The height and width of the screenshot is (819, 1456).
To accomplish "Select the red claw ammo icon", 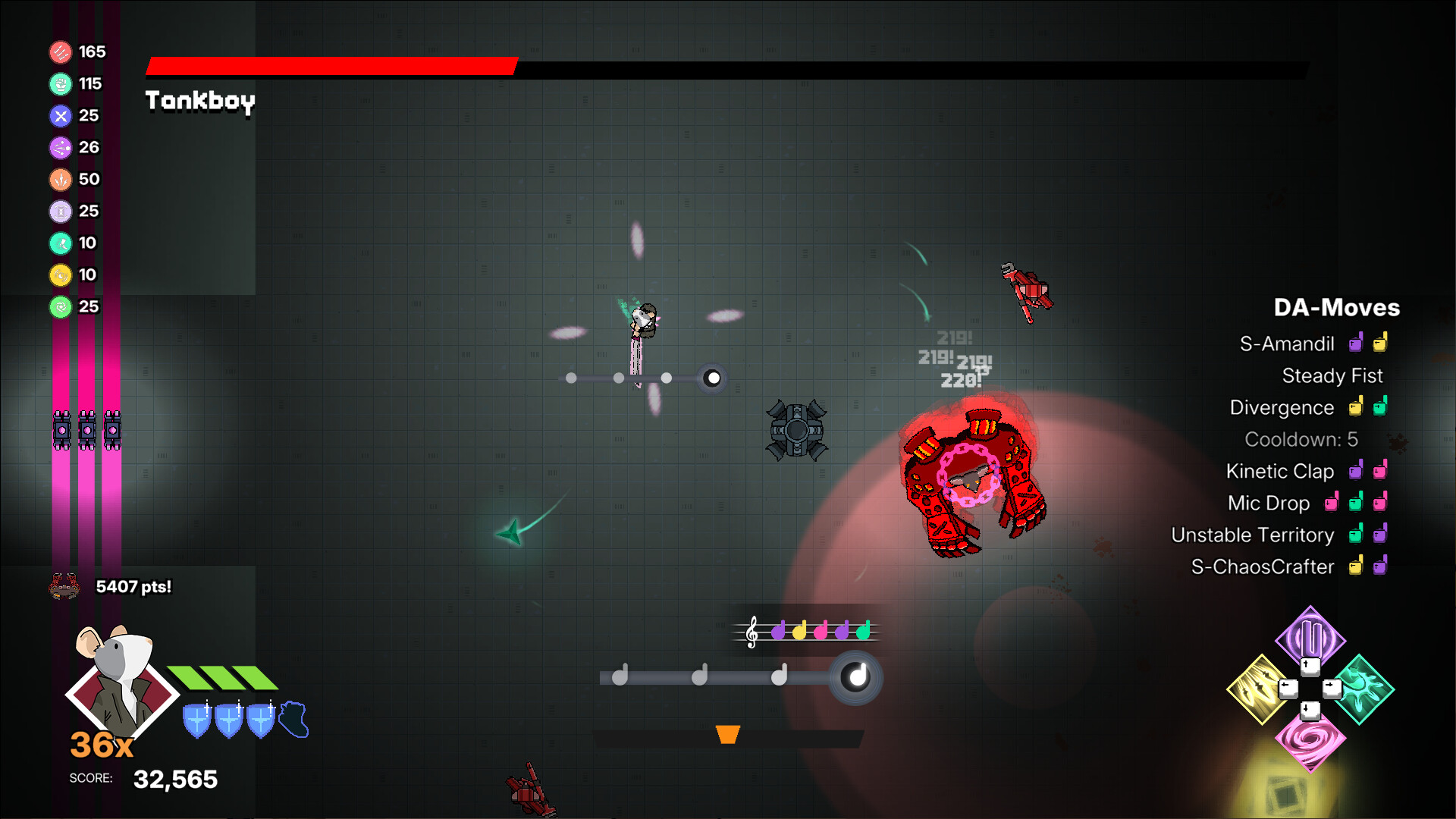I will click(x=60, y=52).
